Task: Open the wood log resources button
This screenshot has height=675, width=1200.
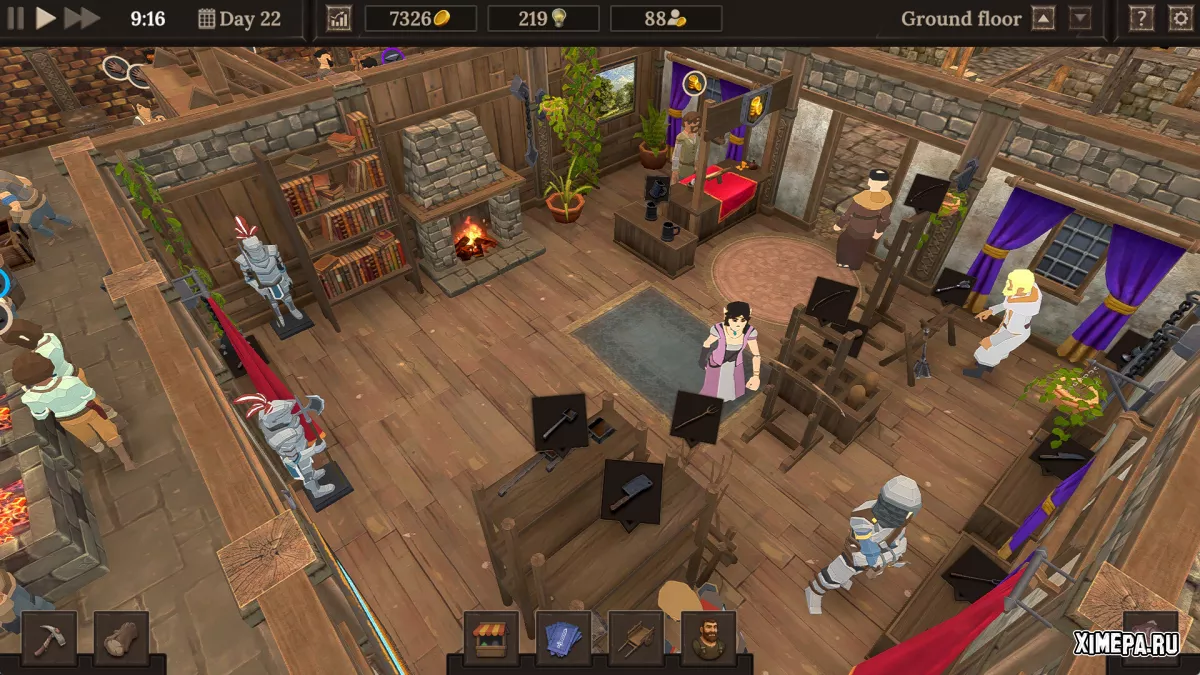Action: tap(121, 638)
